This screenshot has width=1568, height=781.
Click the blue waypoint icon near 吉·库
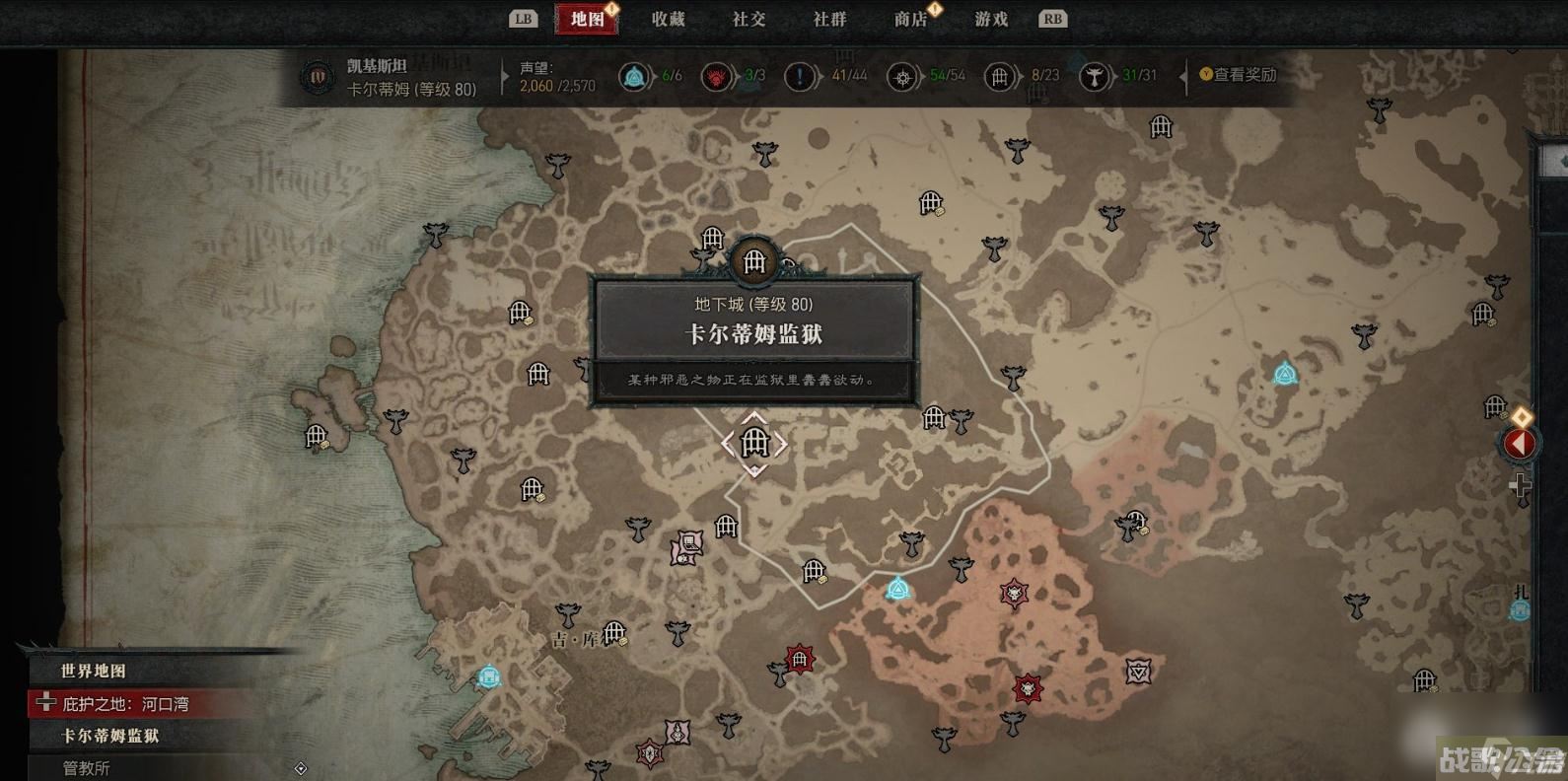(488, 676)
